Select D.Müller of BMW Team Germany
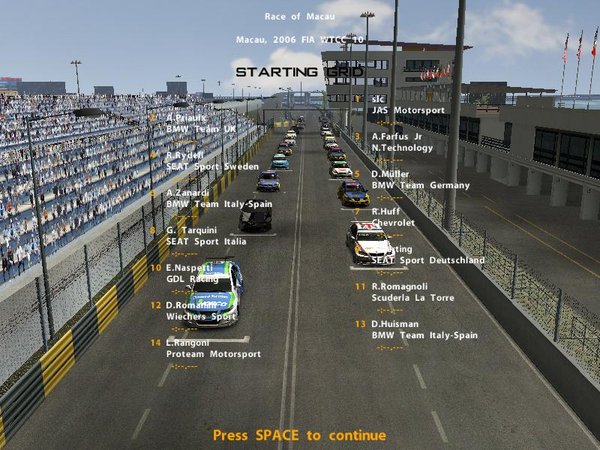This screenshot has width=600, height=450. coord(419,179)
